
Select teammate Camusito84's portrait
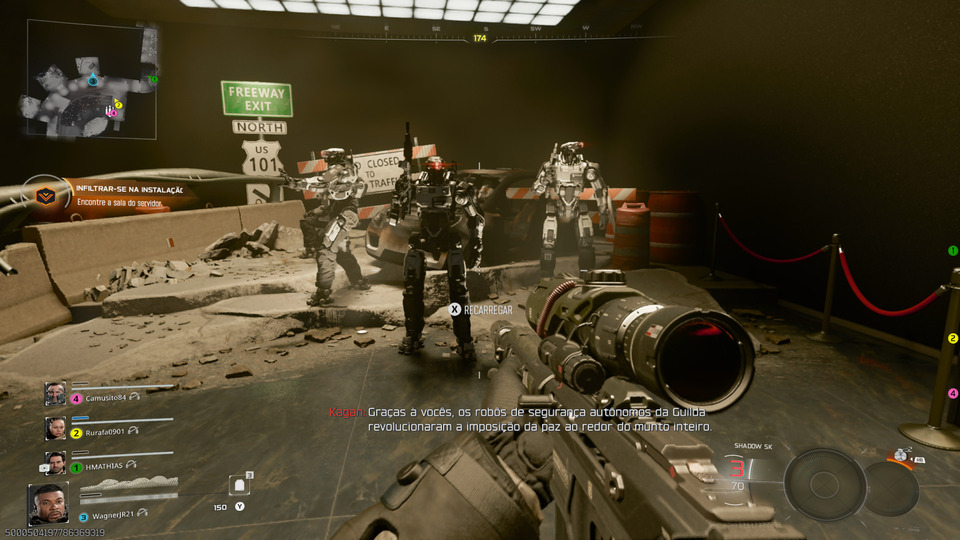(55, 394)
